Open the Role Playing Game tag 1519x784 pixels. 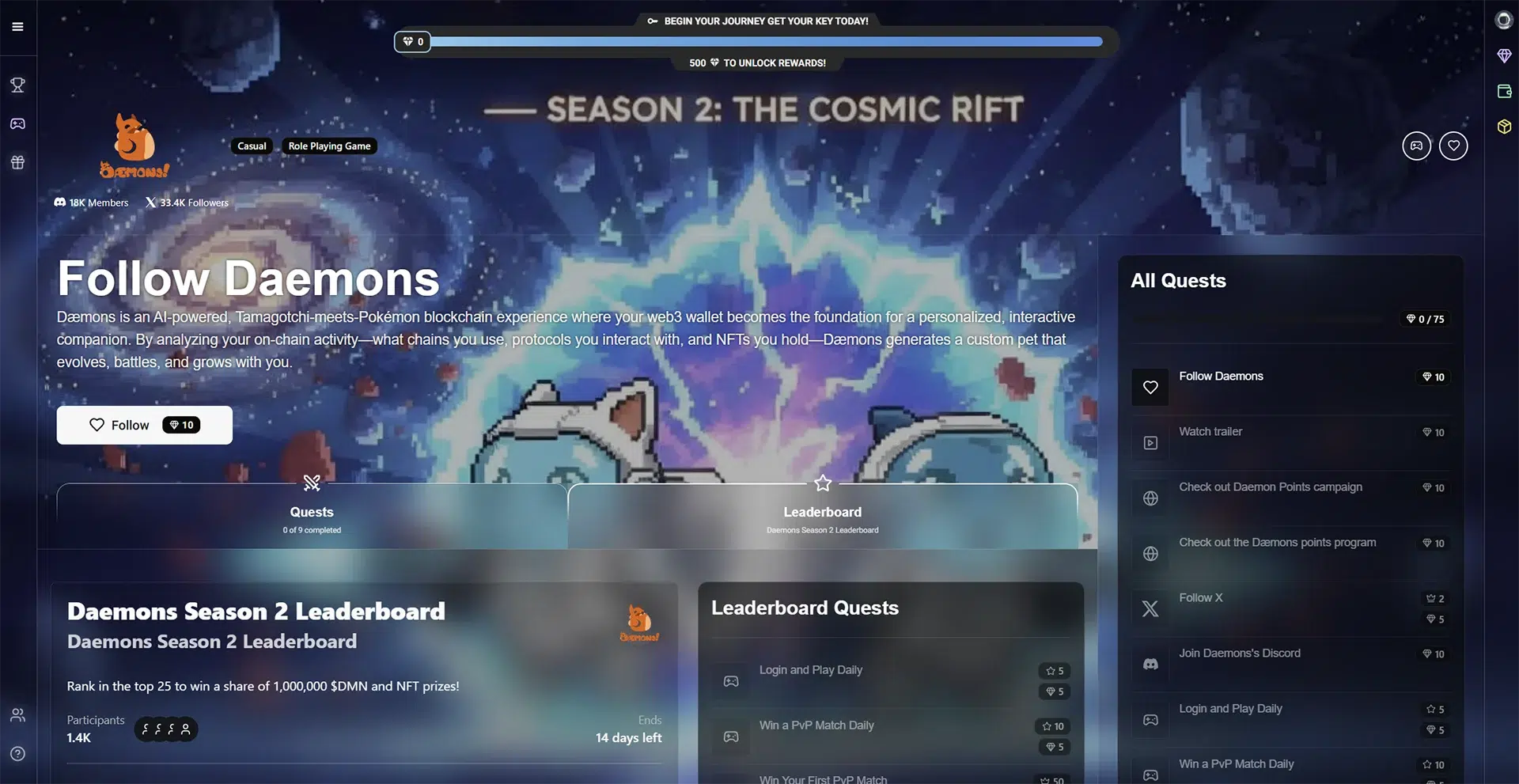[x=328, y=146]
